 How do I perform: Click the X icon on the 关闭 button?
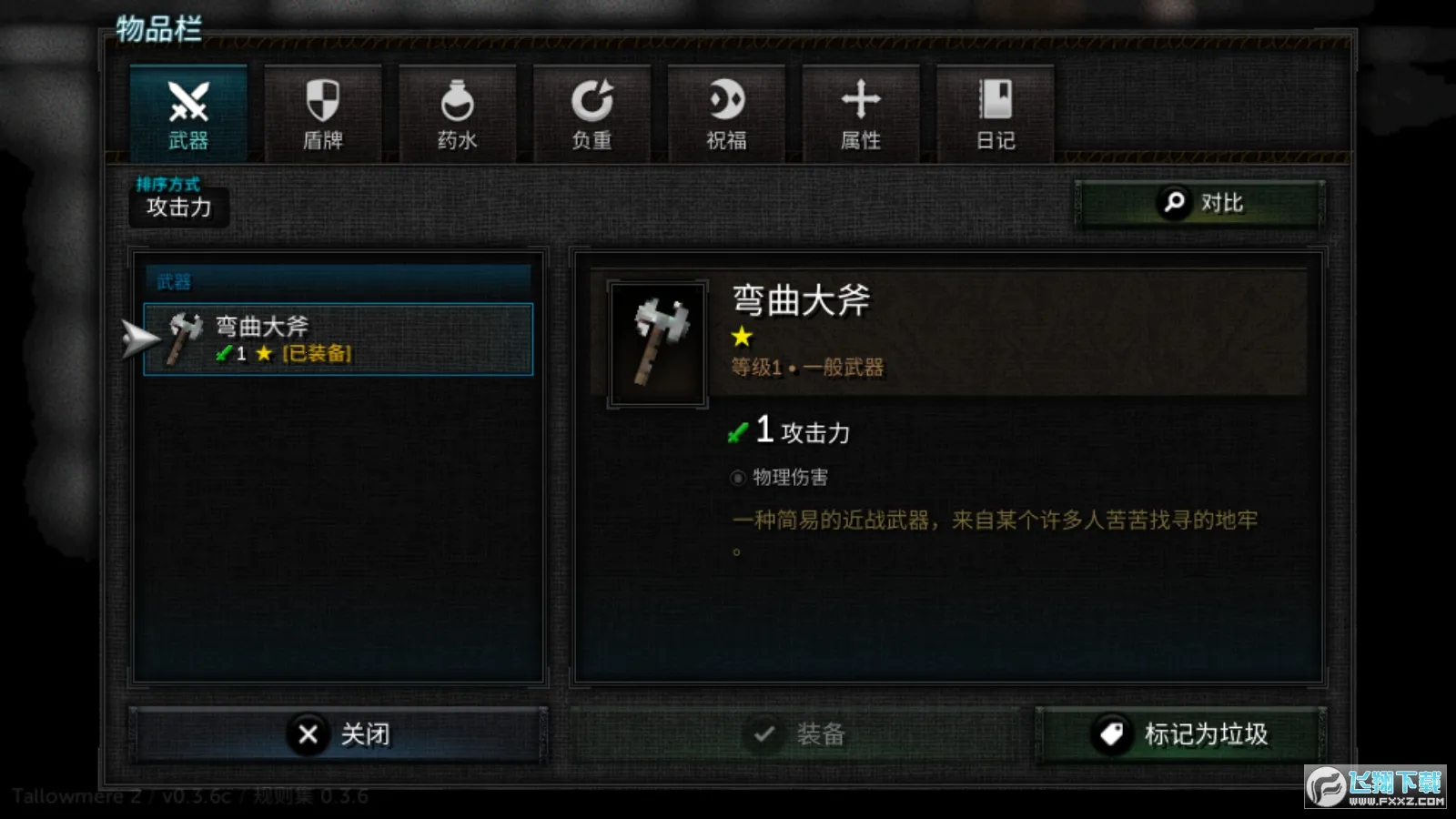tap(309, 733)
